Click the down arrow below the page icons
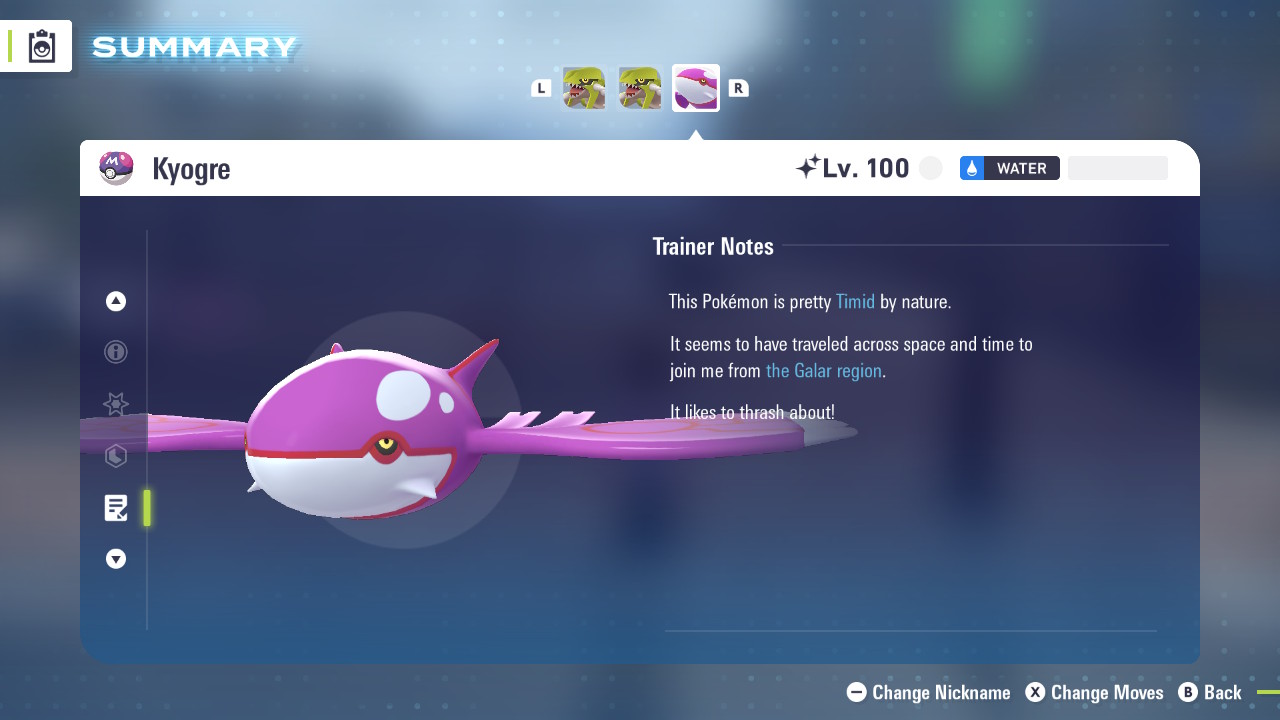 [116, 559]
